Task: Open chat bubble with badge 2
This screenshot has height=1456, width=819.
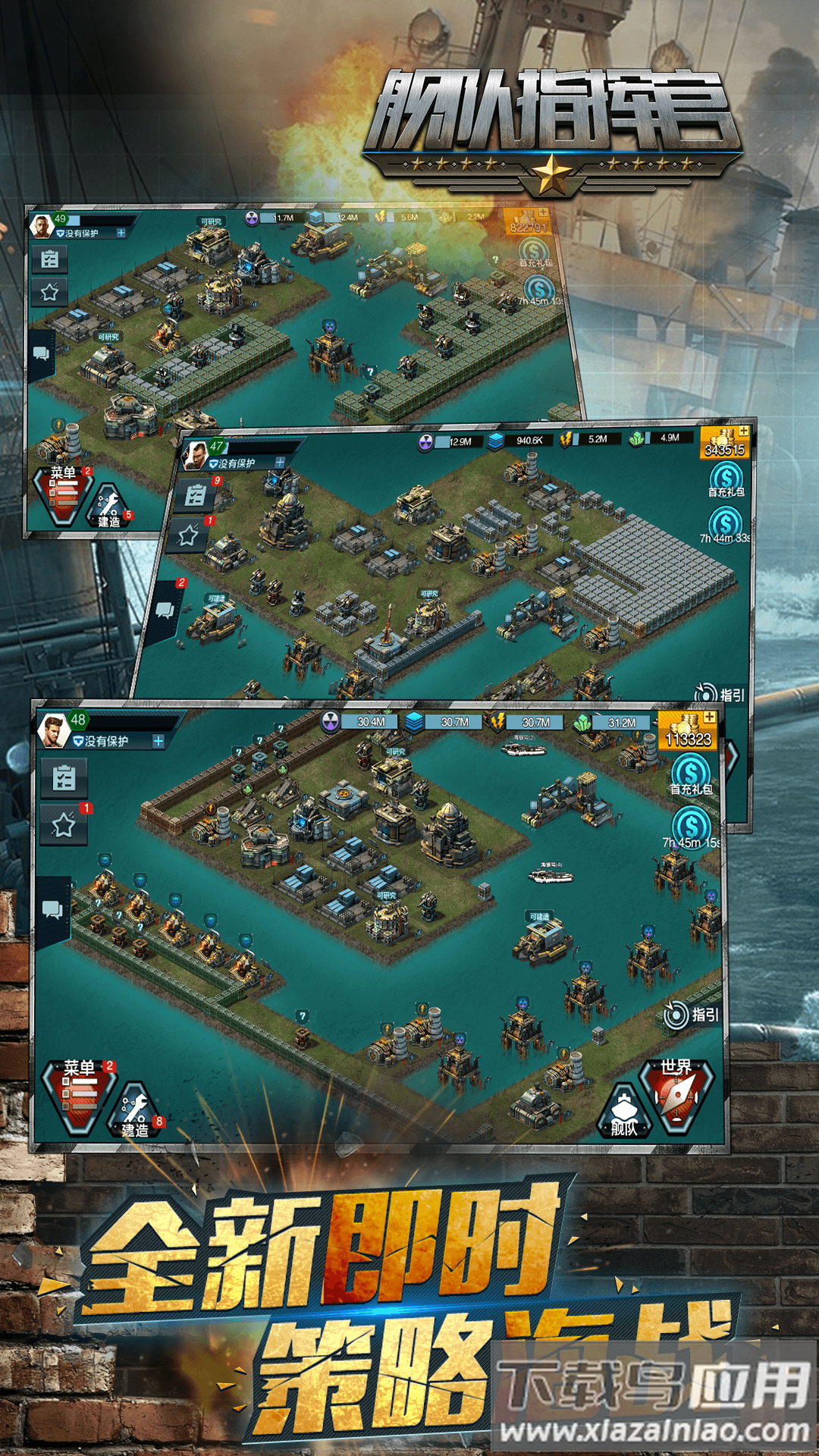Action: pyautogui.click(x=165, y=610)
